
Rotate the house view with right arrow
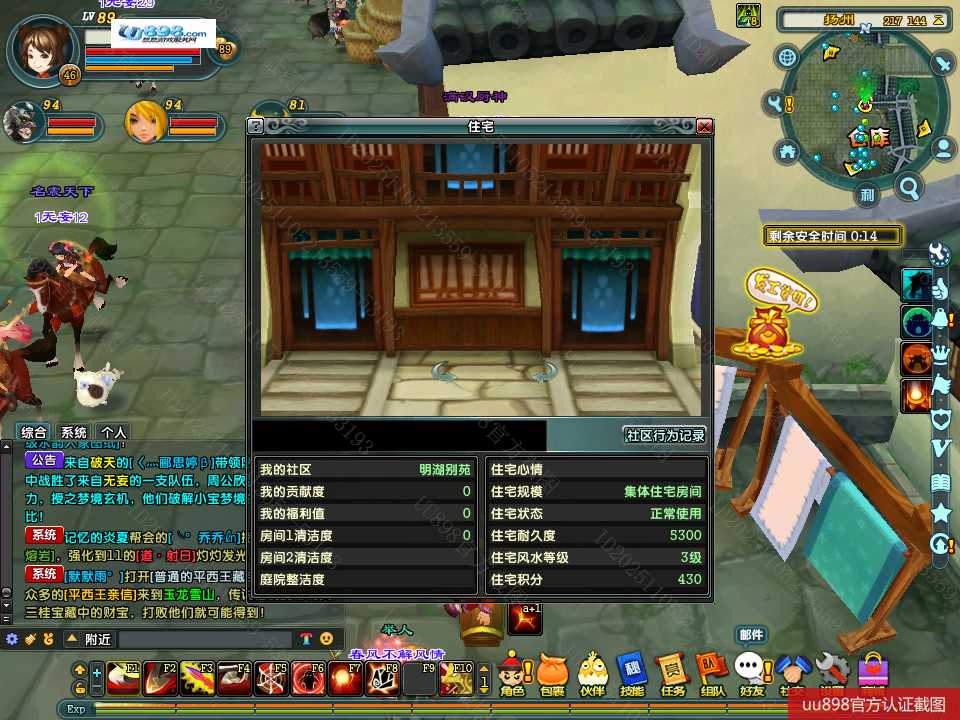click(x=544, y=373)
